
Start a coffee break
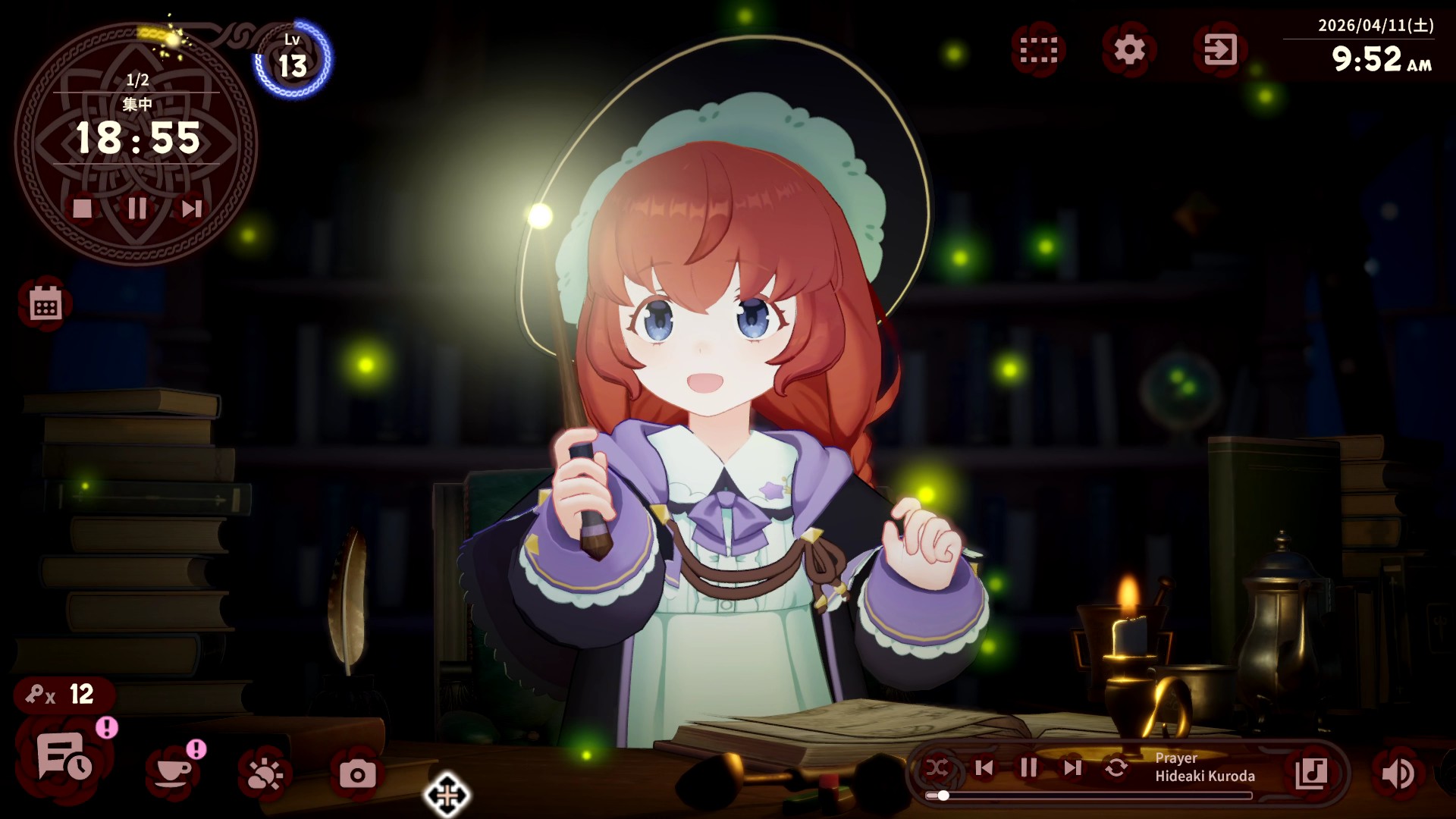pos(173,773)
